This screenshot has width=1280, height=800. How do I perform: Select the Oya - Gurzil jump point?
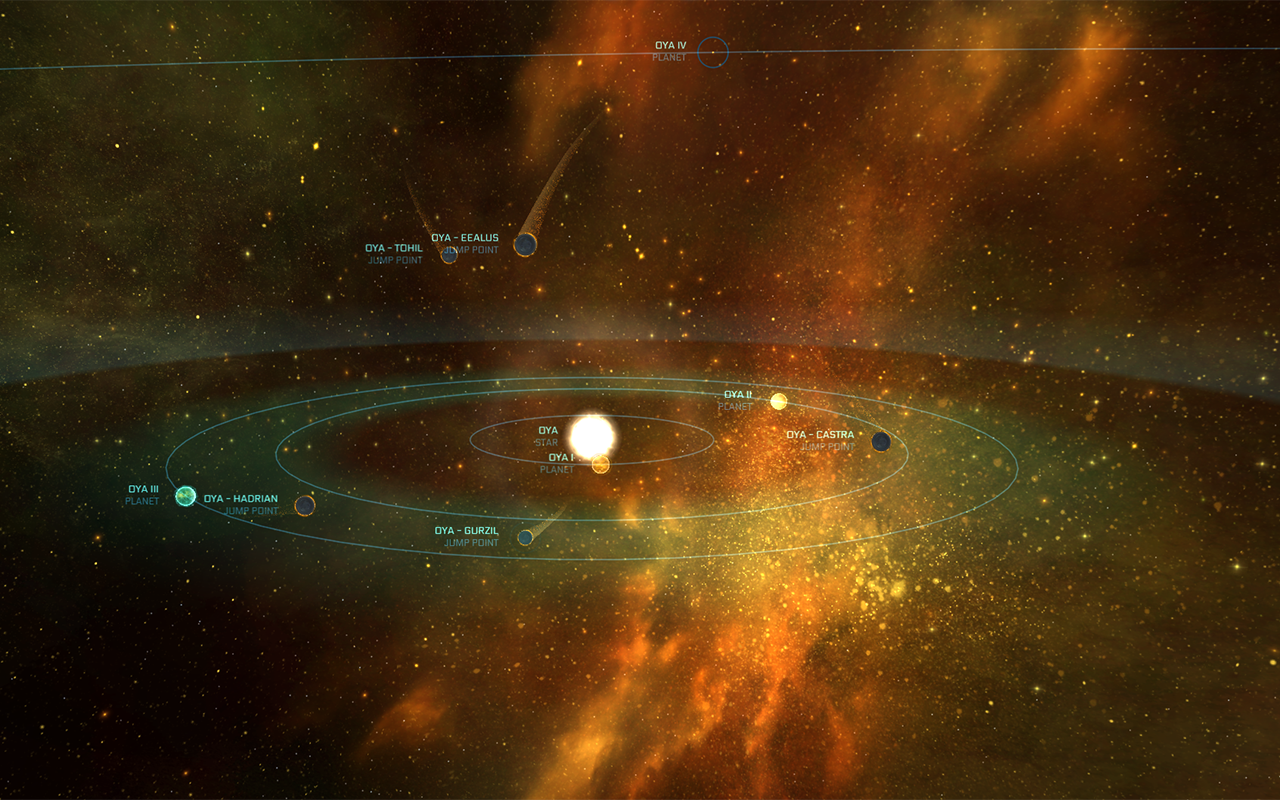525,537
